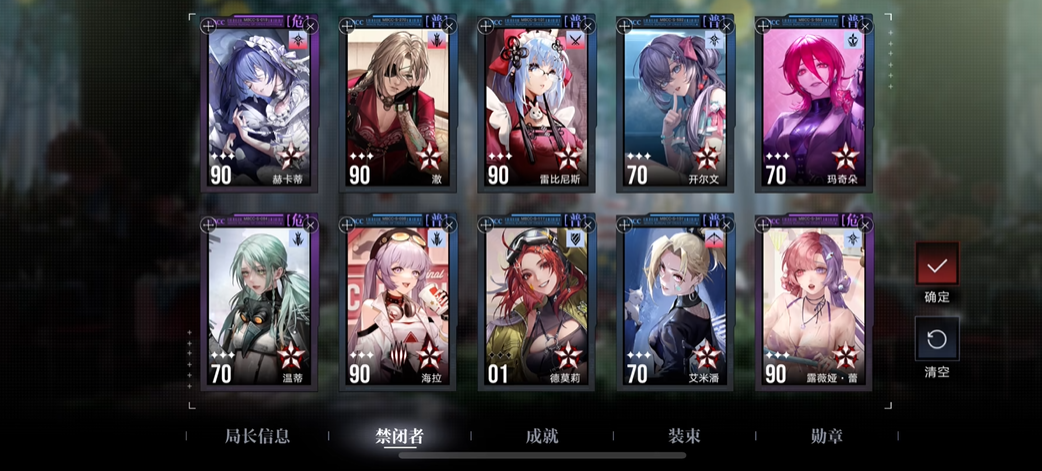This screenshot has width=1042, height=471.
Task: Remove 露薇娅·蕾 using her card's X button
Action: (x=866, y=225)
